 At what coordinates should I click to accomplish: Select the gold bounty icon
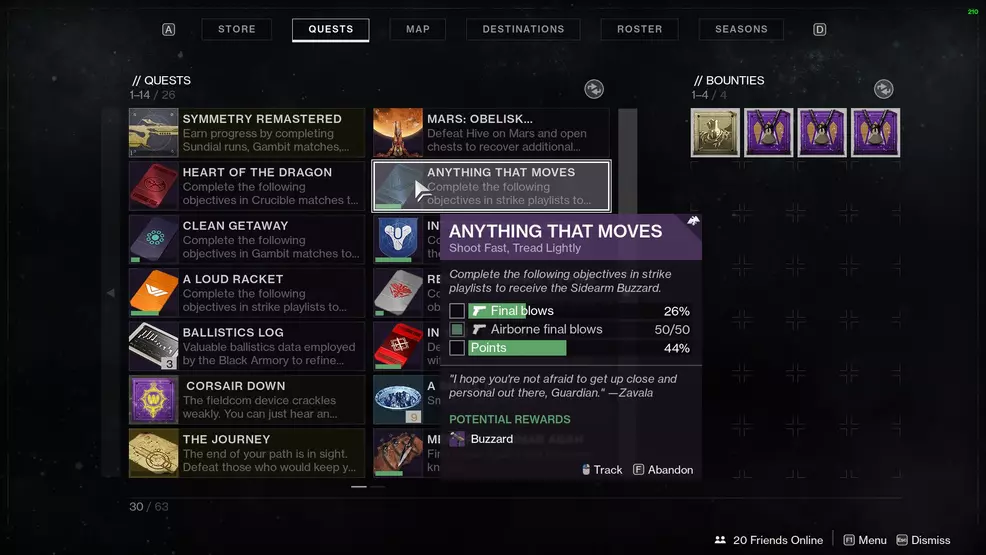click(715, 133)
